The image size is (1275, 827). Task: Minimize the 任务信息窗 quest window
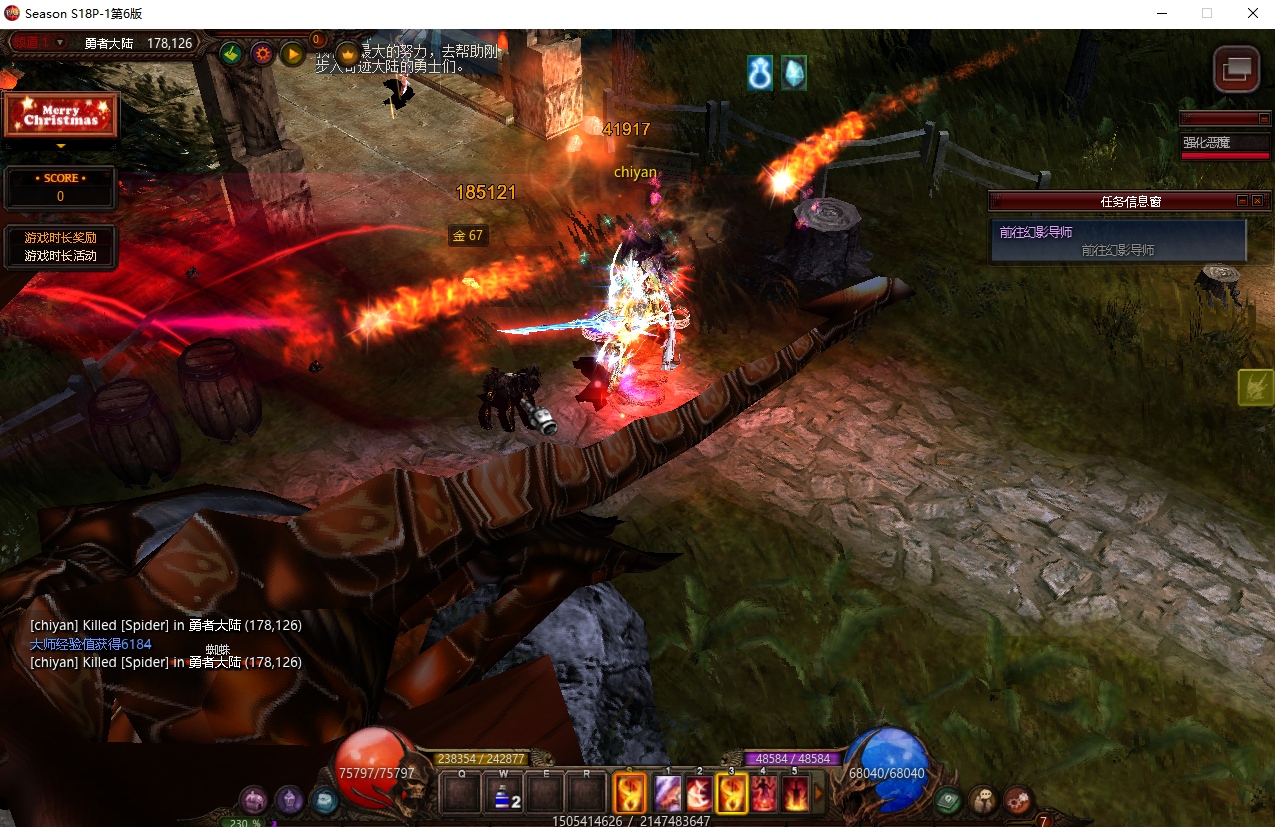1242,201
